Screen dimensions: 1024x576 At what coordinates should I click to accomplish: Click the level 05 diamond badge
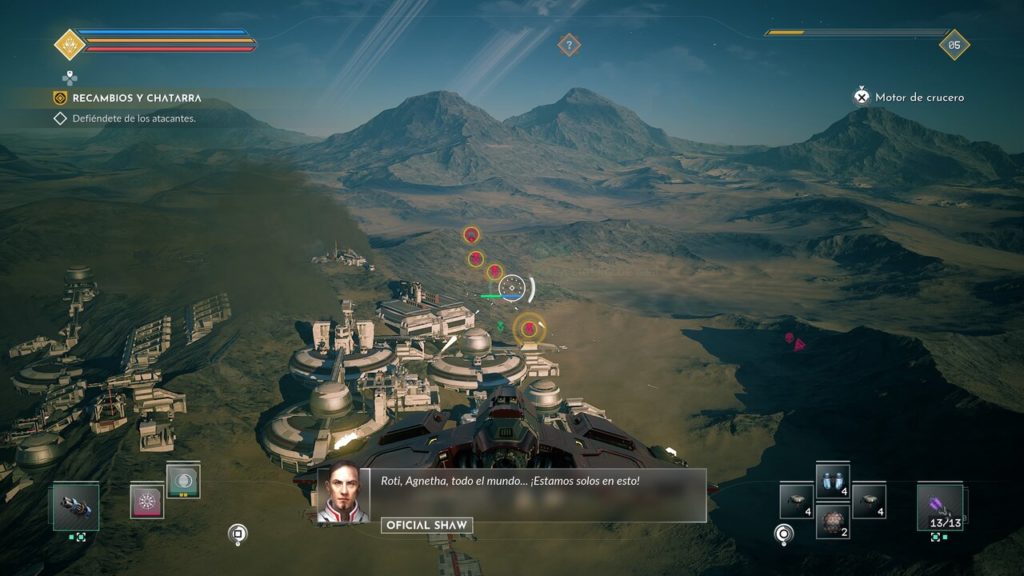954,44
